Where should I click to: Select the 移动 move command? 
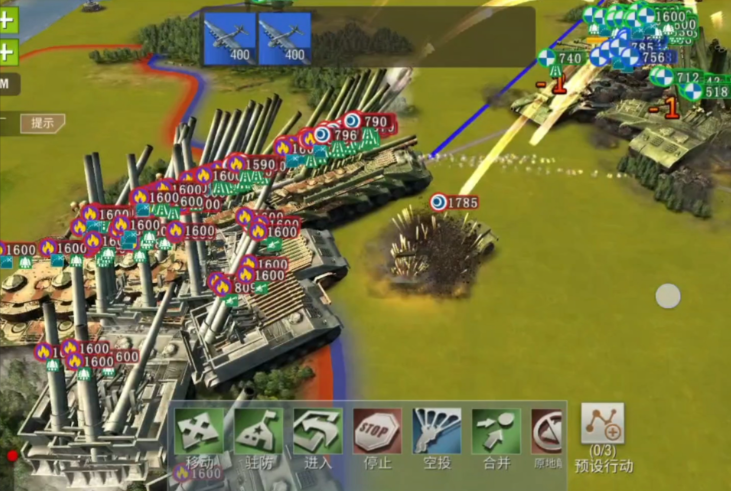click(200, 433)
